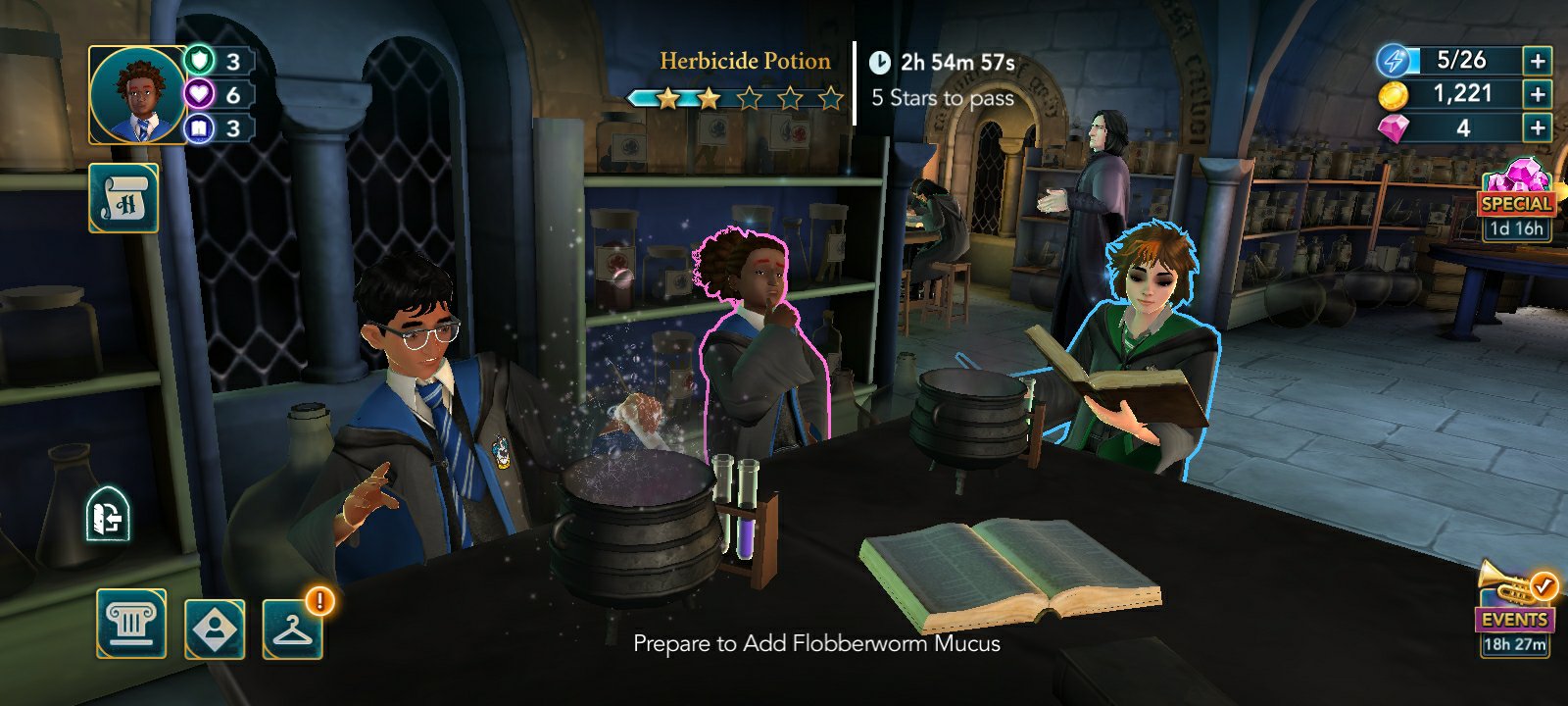Open the Hogwarts scroll task list
This screenshot has width=1568, height=706.
point(123,198)
